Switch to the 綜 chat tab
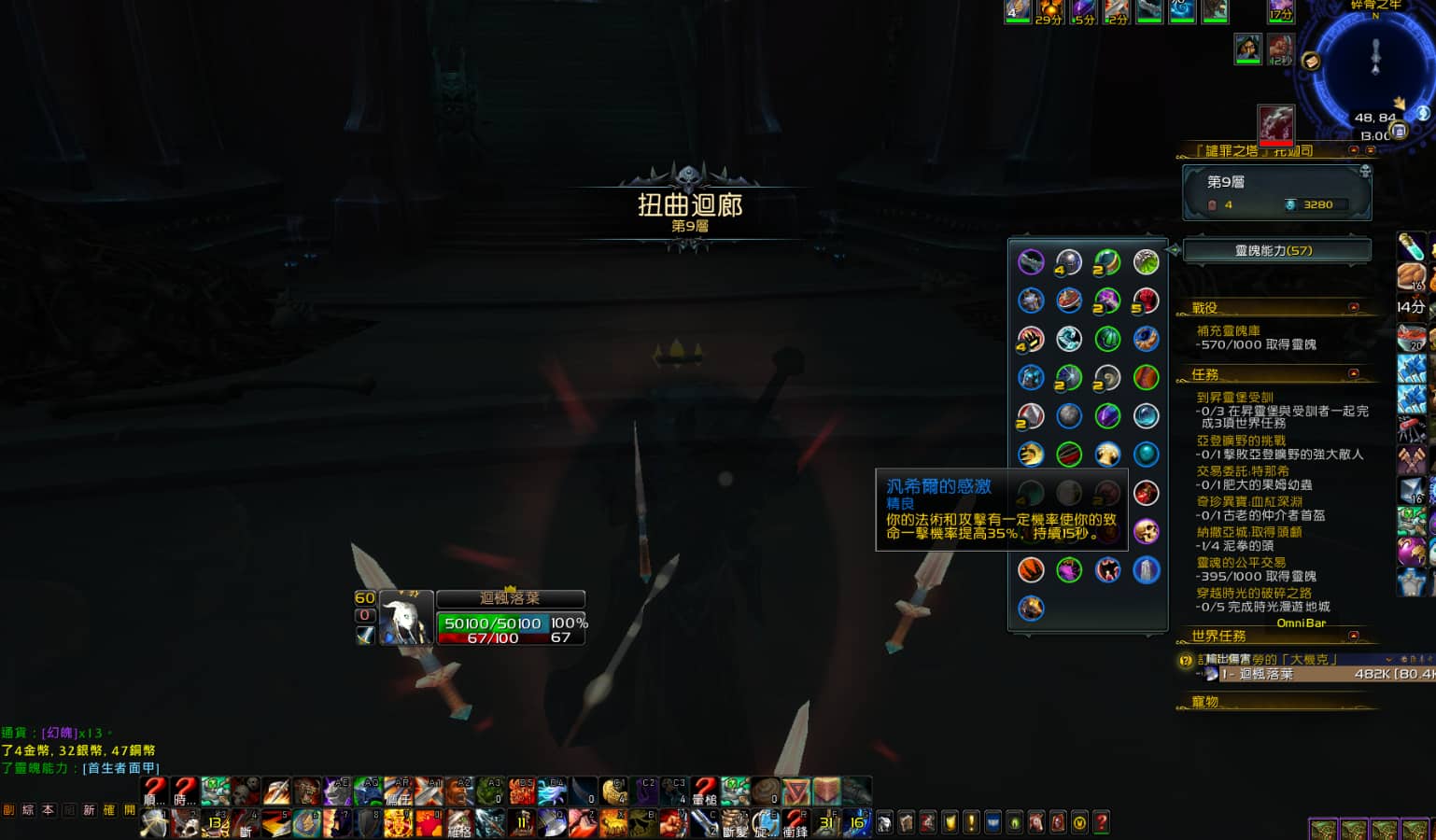This screenshot has height=840, width=1436. [x=28, y=810]
